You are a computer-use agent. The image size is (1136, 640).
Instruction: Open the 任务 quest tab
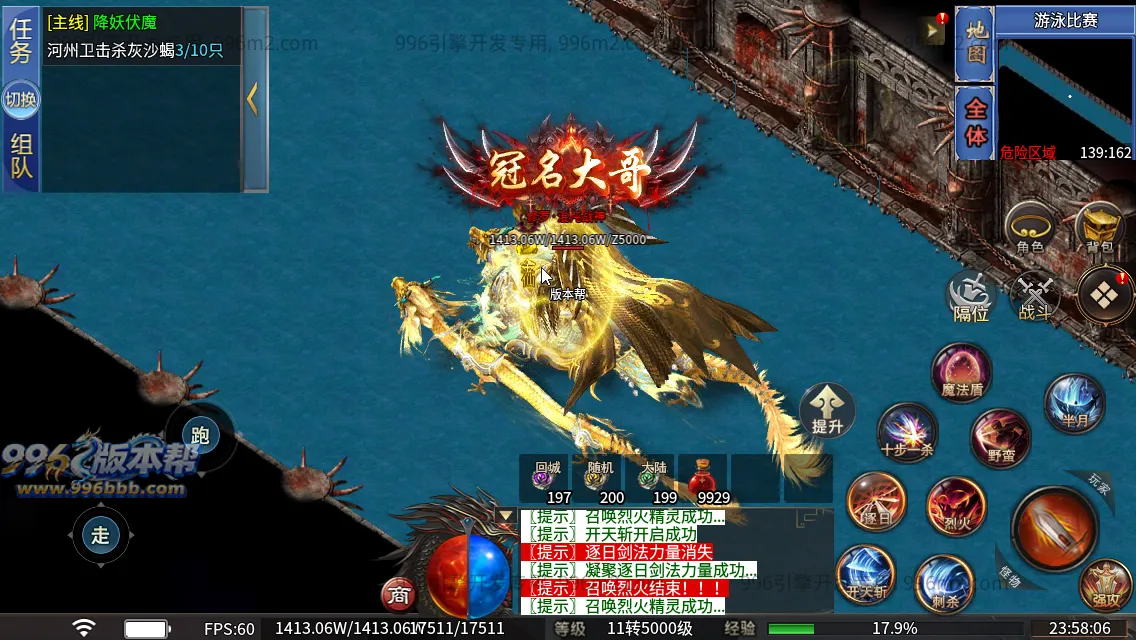tap(21, 41)
